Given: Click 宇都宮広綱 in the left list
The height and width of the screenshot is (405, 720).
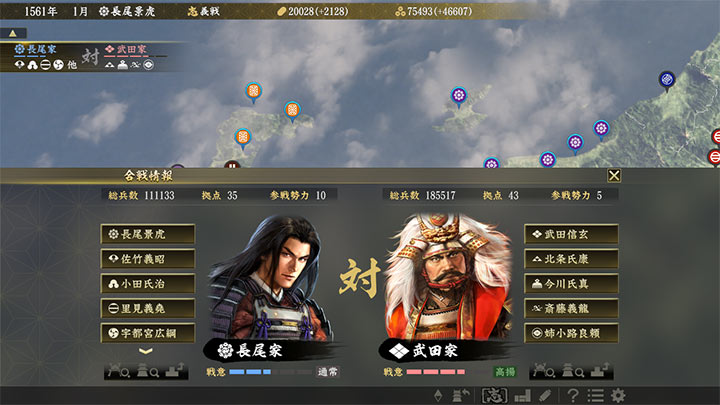Looking at the screenshot, I should coord(147,333).
